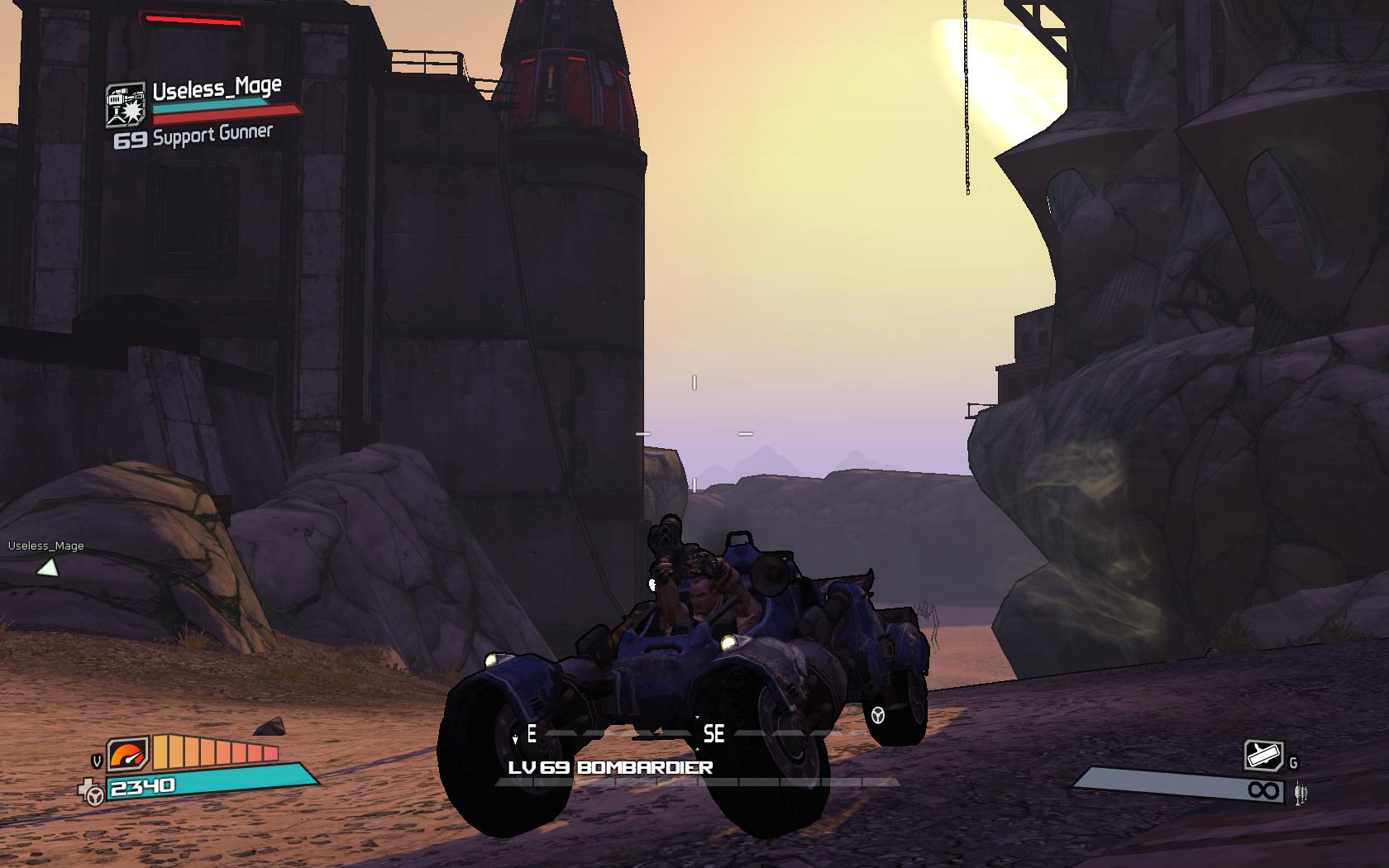Click Useless_Mage's class portrait icon
This screenshot has height=868, width=1389.
coord(126,105)
